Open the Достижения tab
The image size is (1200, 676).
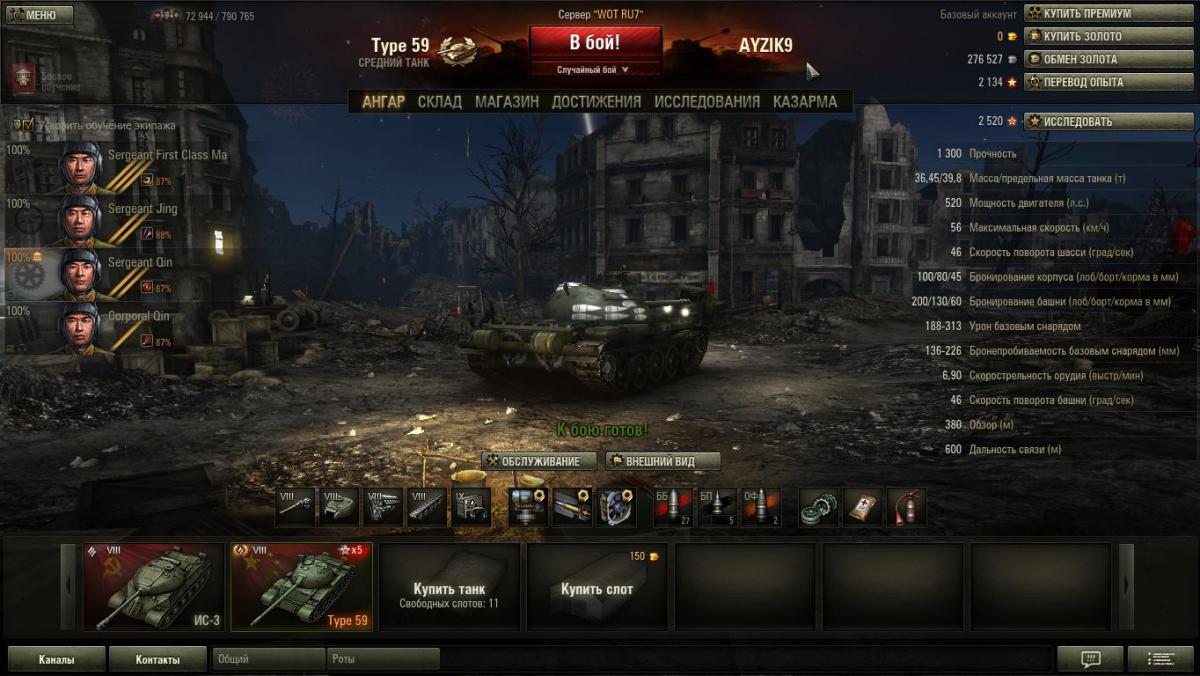(596, 101)
